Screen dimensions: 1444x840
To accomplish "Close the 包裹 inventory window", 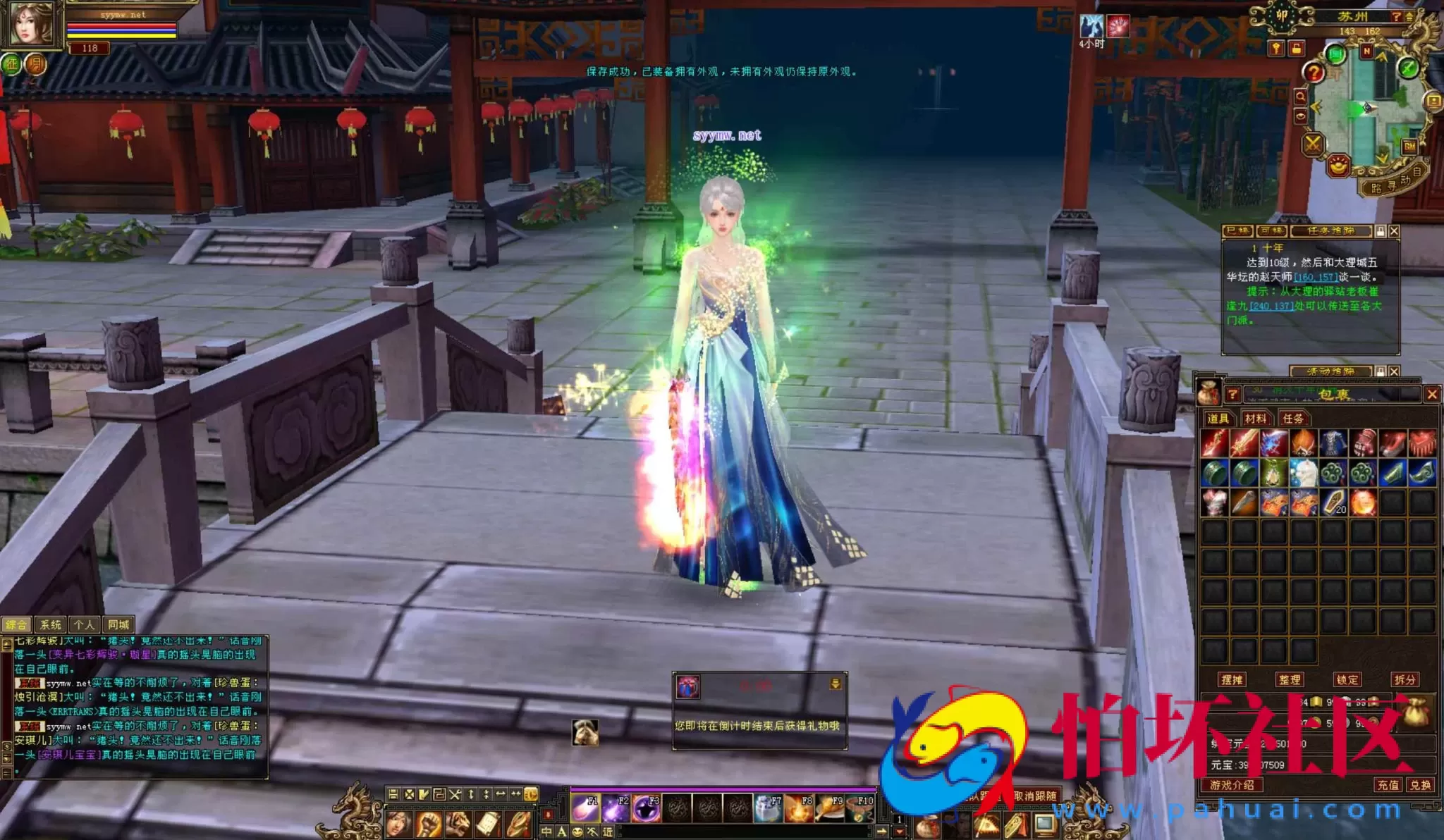I will coord(1431,395).
